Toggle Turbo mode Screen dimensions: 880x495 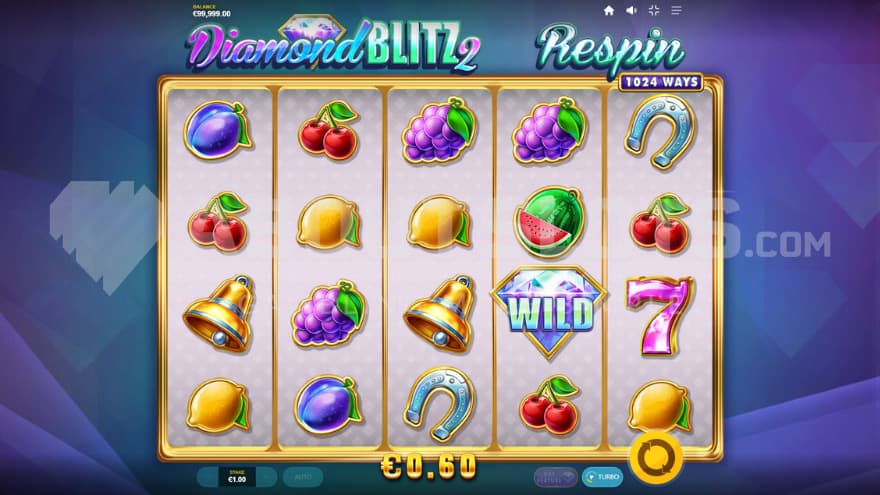tap(602, 477)
